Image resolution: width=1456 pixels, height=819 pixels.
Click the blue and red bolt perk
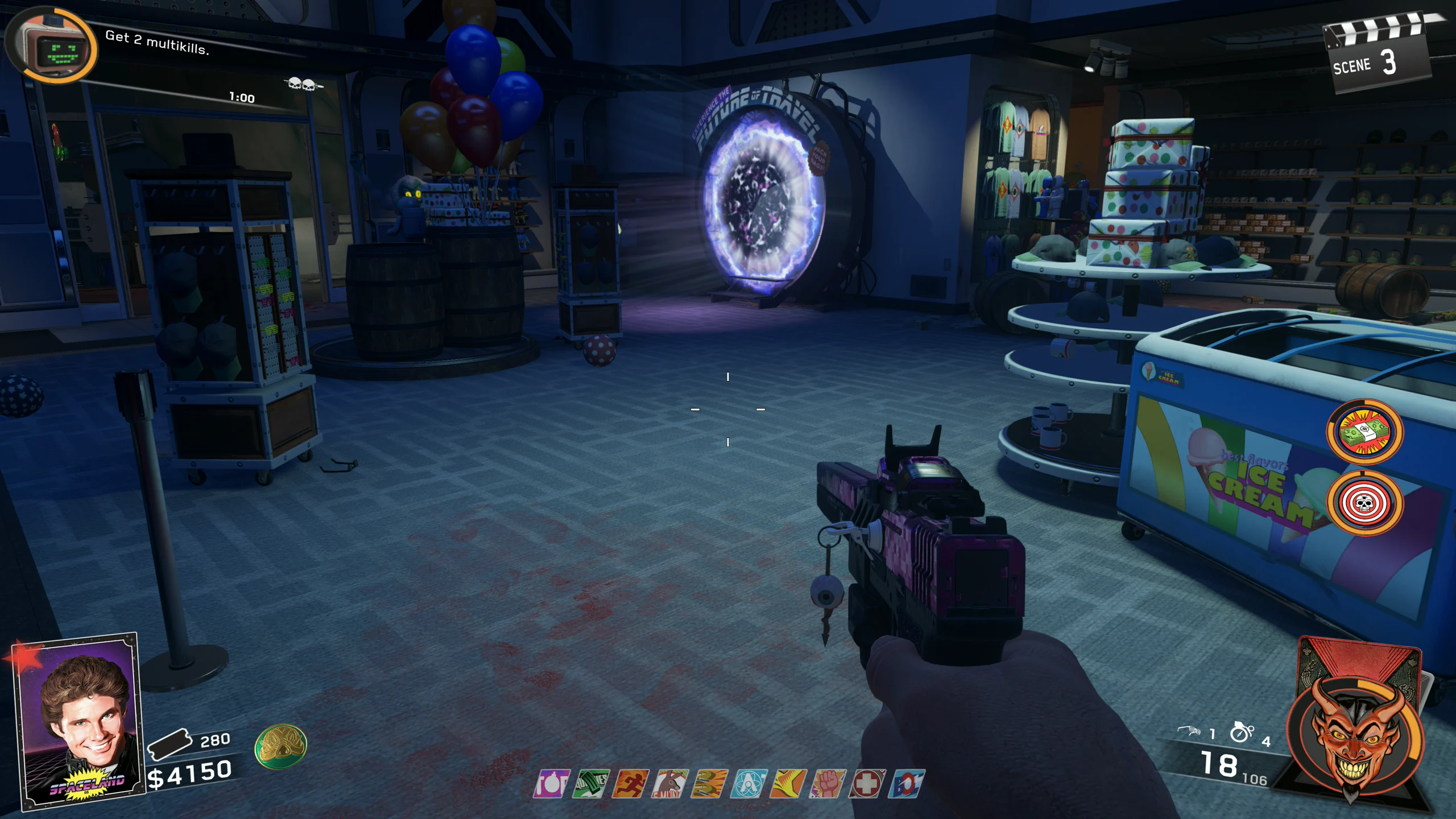(906, 784)
